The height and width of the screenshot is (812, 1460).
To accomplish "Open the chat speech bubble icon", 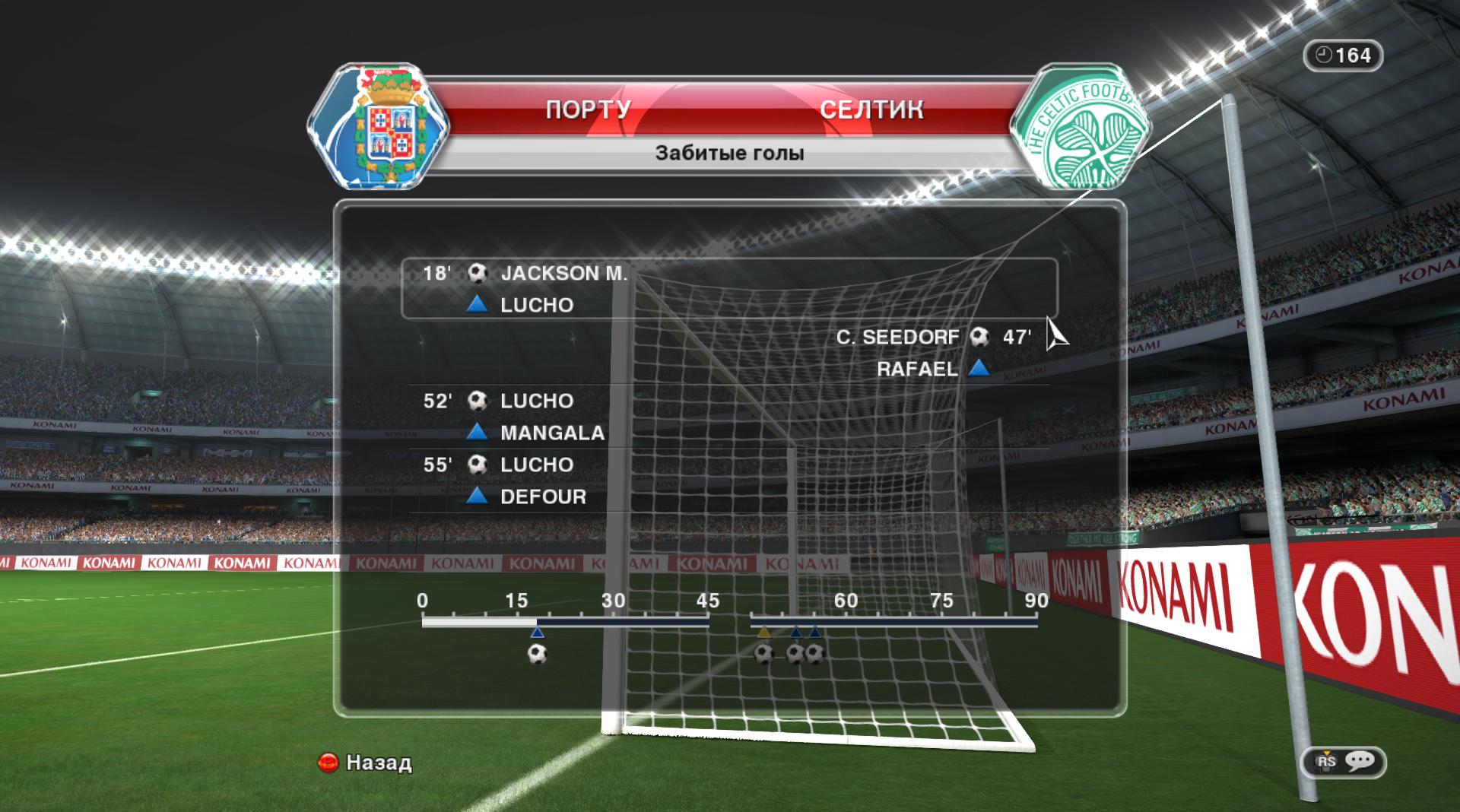I will pyautogui.click(x=1359, y=761).
